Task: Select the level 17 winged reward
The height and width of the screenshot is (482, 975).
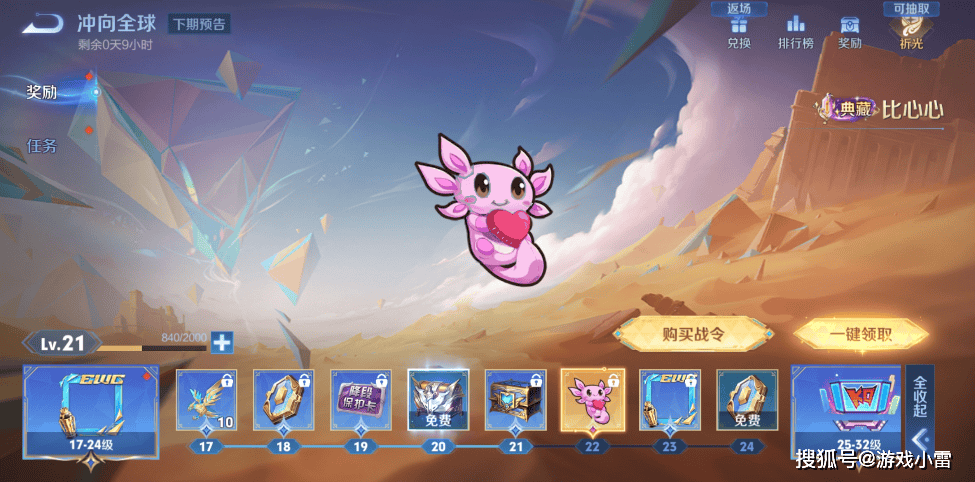Action: pos(206,400)
